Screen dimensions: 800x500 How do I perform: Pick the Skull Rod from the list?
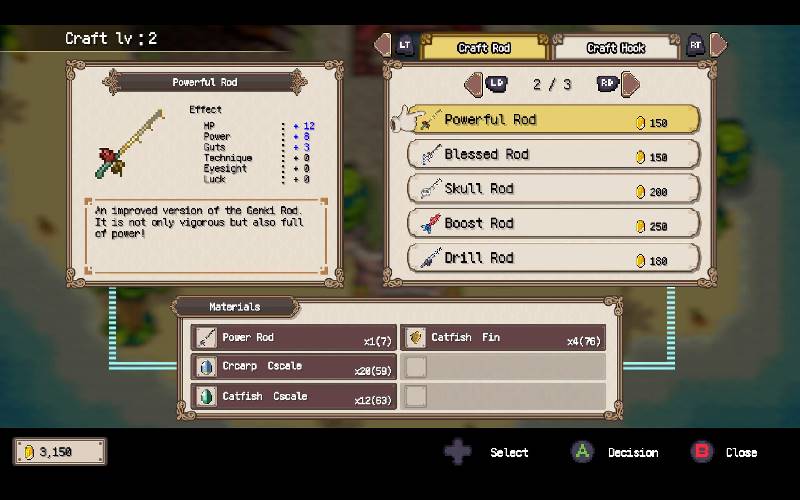pos(555,189)
